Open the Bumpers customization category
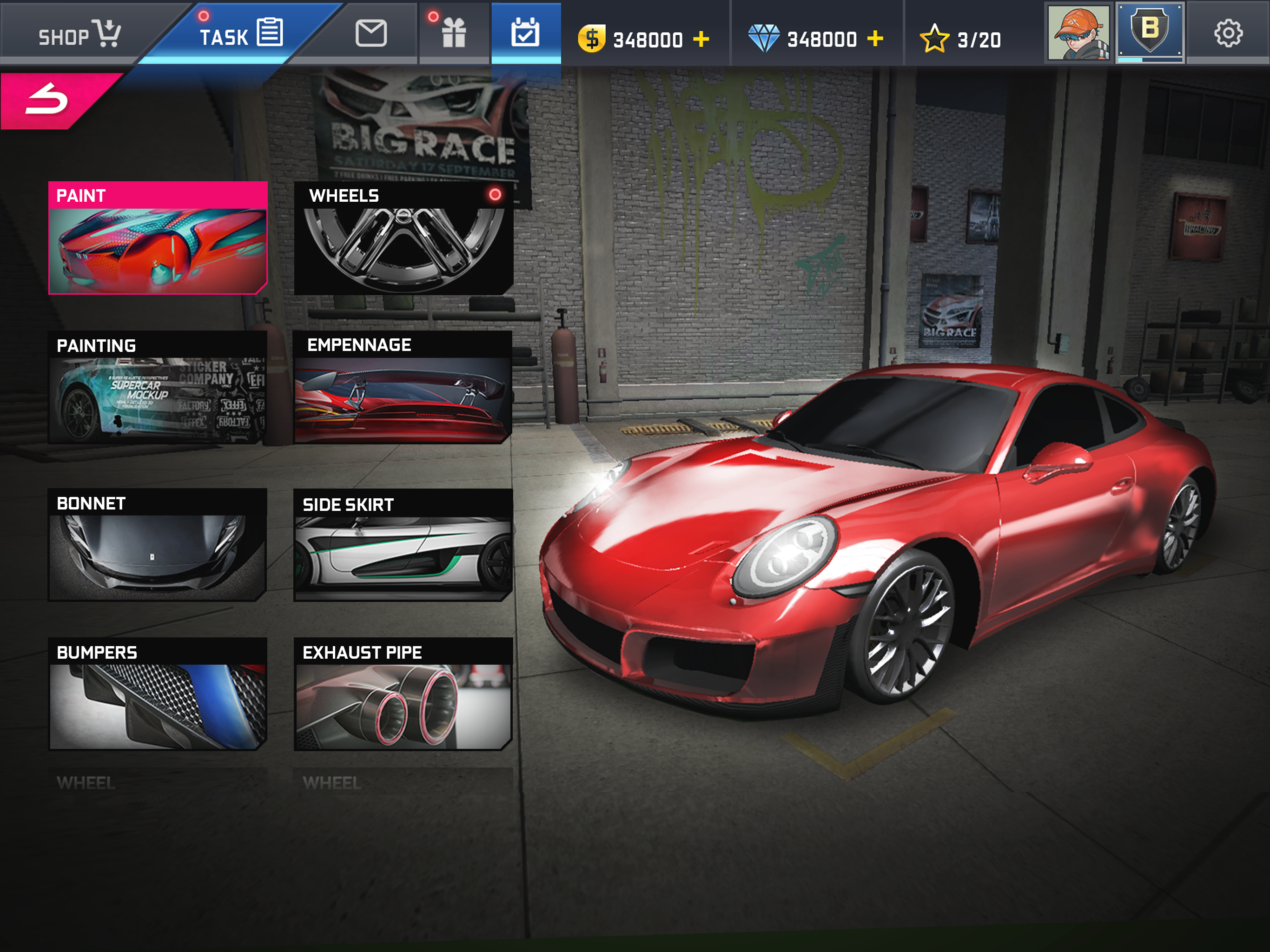1270x952 pixels. (x=158, y=694)
